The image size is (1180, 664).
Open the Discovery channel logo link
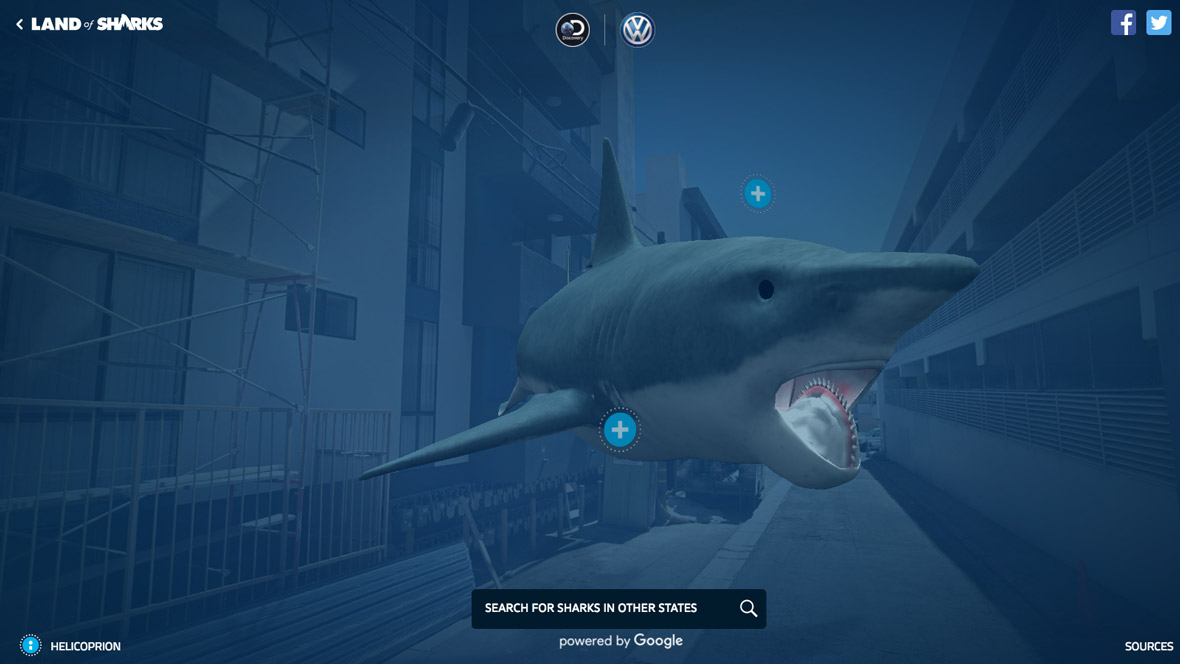pyautogui.click(x=573, y=30)
